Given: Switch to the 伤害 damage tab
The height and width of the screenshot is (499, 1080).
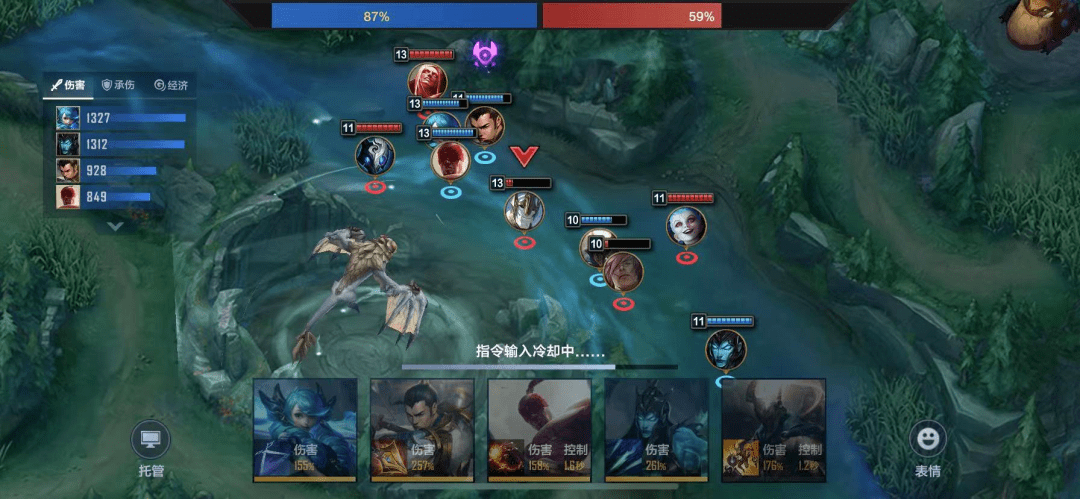Looking at the screenshot, I should [68, 86].
